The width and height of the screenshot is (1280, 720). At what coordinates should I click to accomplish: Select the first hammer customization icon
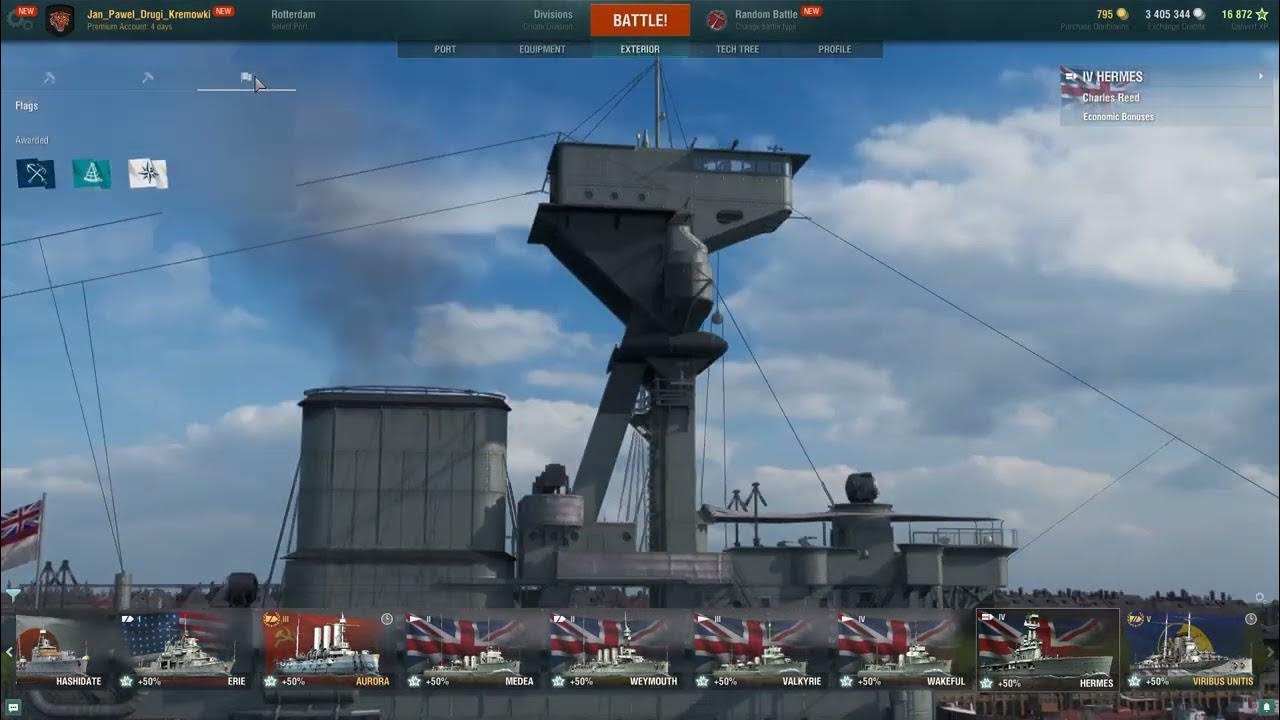click(48, 77)
